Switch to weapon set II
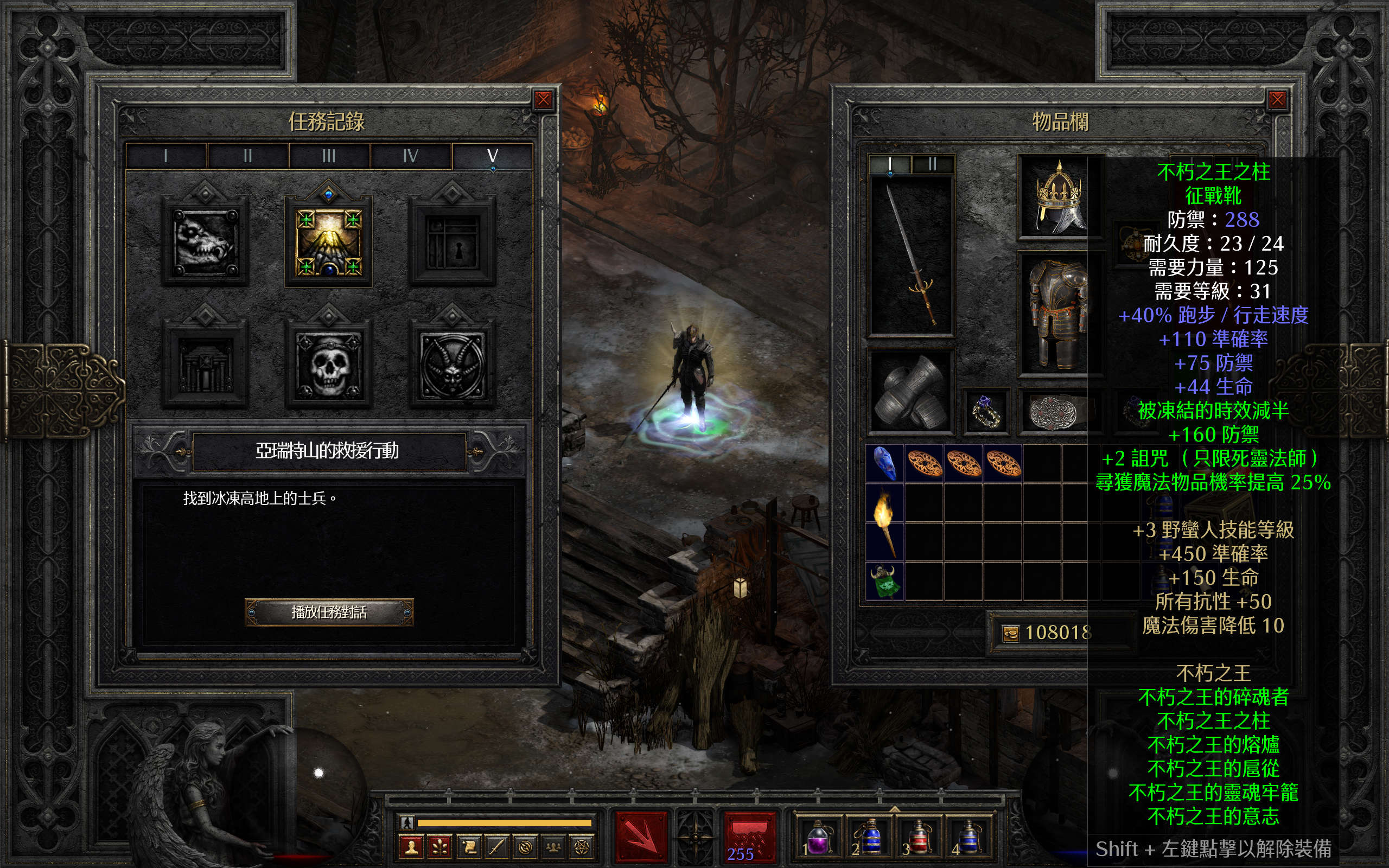The image size is (1389, 868). (x=932, y=165)
